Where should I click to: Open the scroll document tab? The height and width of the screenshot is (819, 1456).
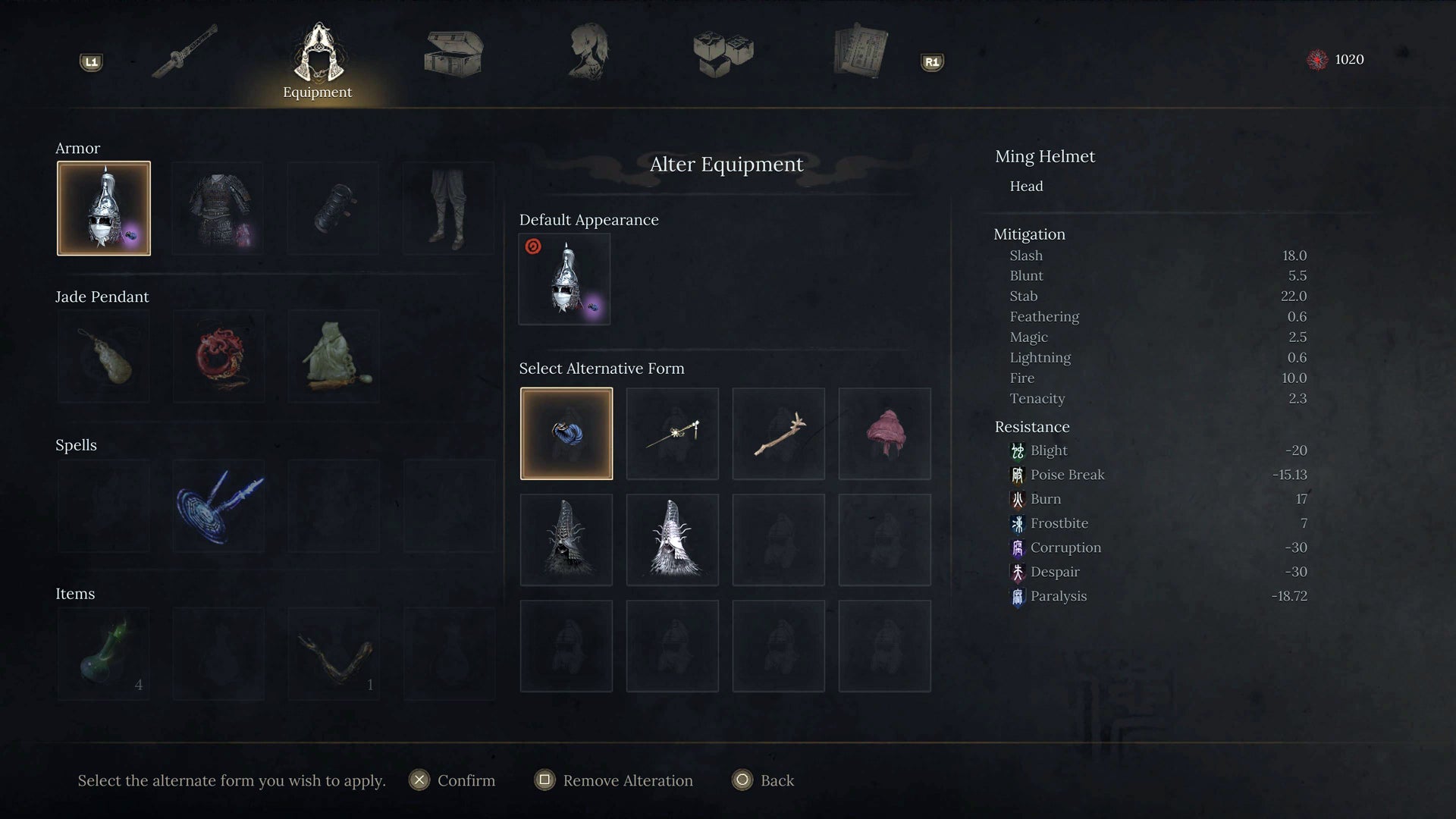pyautogui.click(x=860, y=52)
